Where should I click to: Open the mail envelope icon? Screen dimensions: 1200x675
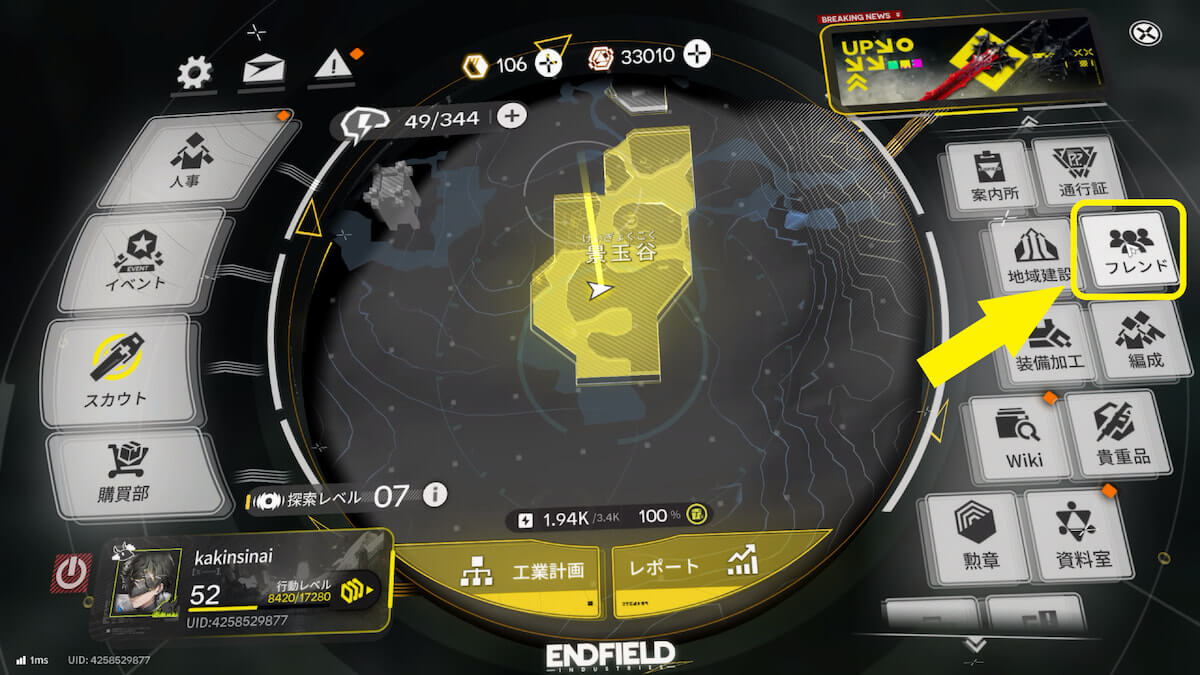pos(264,70)
